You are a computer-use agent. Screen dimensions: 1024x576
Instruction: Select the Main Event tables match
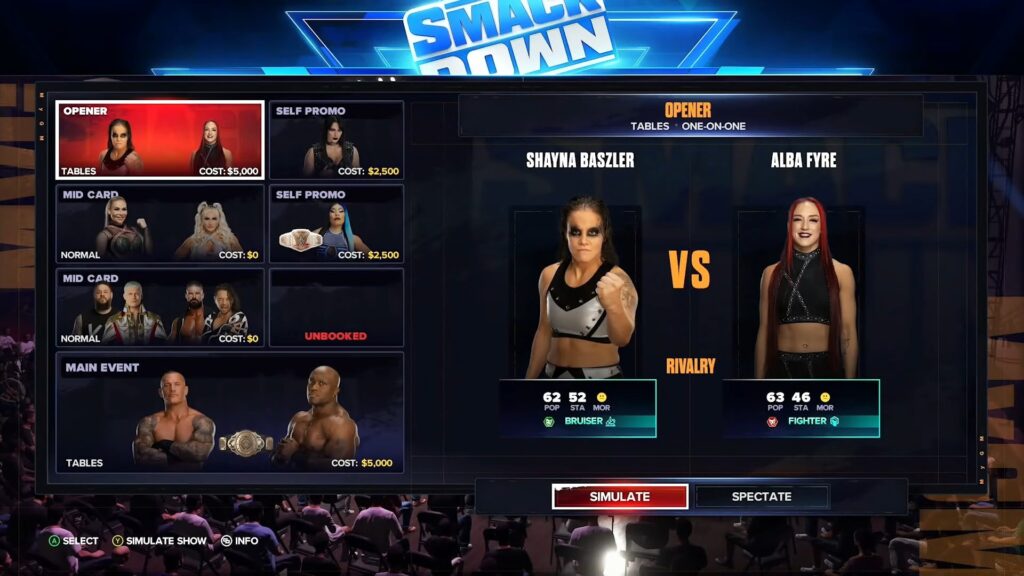[x=230, y=412]
